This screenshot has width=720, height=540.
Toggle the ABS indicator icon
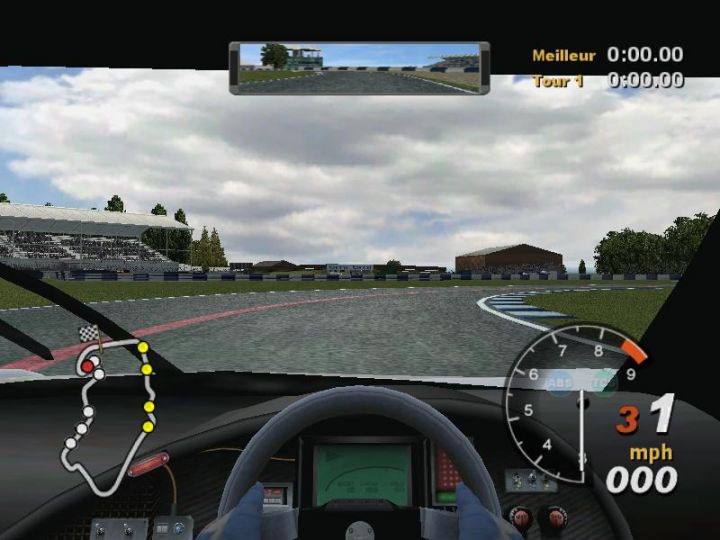tap(560, 381)
